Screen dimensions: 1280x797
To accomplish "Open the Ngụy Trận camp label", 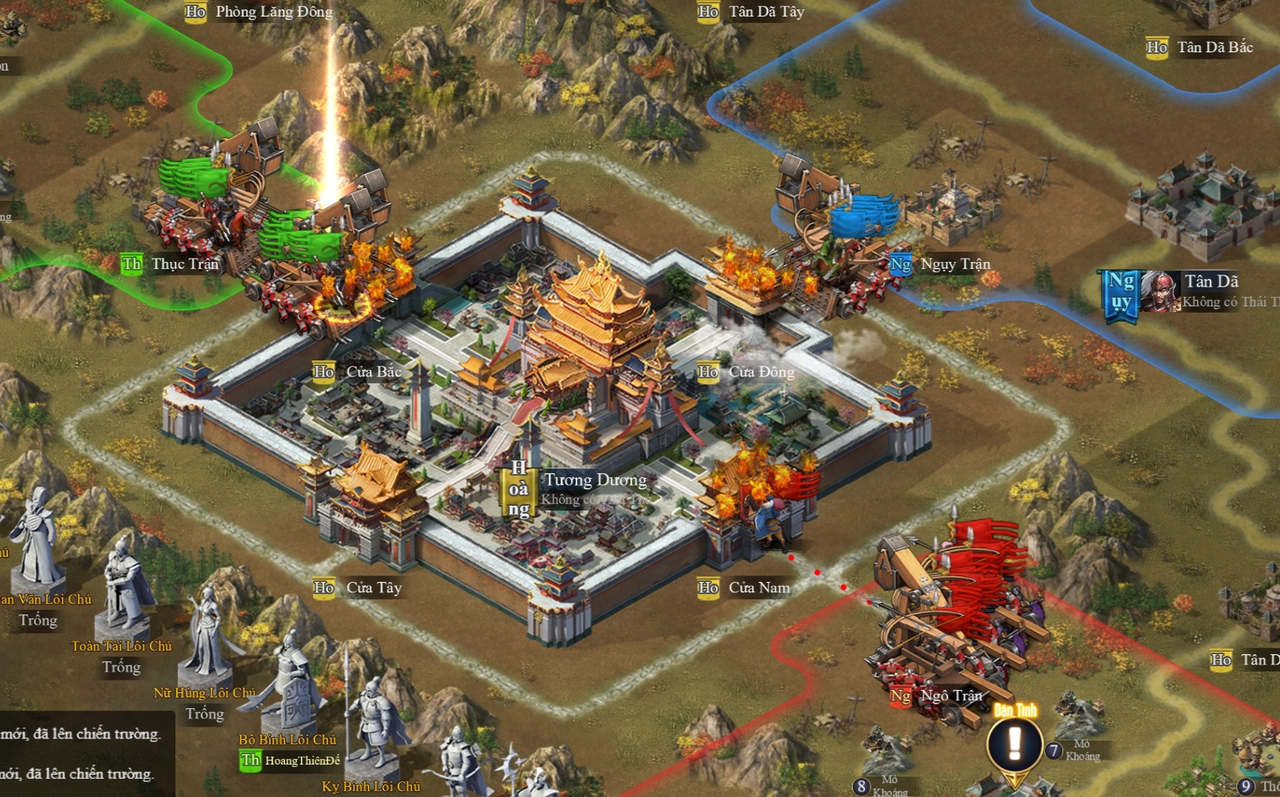I will pos(954,265).
